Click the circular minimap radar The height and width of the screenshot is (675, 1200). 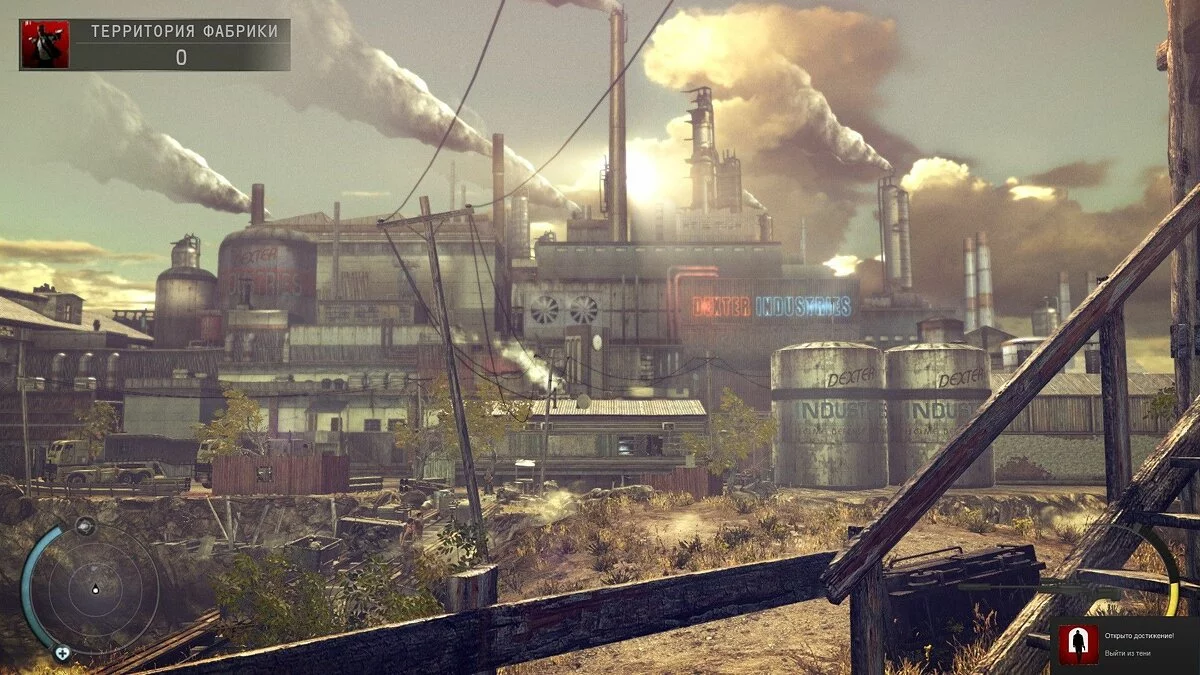point(95,588)
